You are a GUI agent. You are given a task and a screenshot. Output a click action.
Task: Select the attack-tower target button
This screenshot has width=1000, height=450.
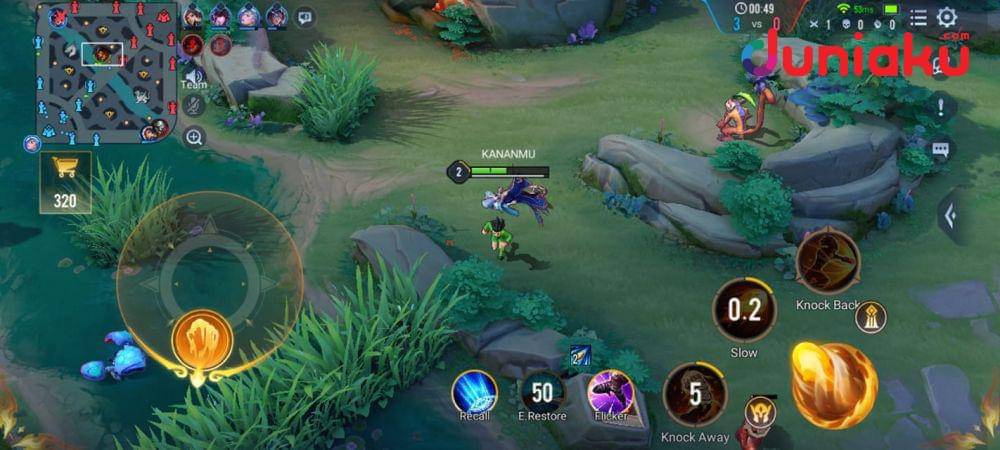(870, 317)
